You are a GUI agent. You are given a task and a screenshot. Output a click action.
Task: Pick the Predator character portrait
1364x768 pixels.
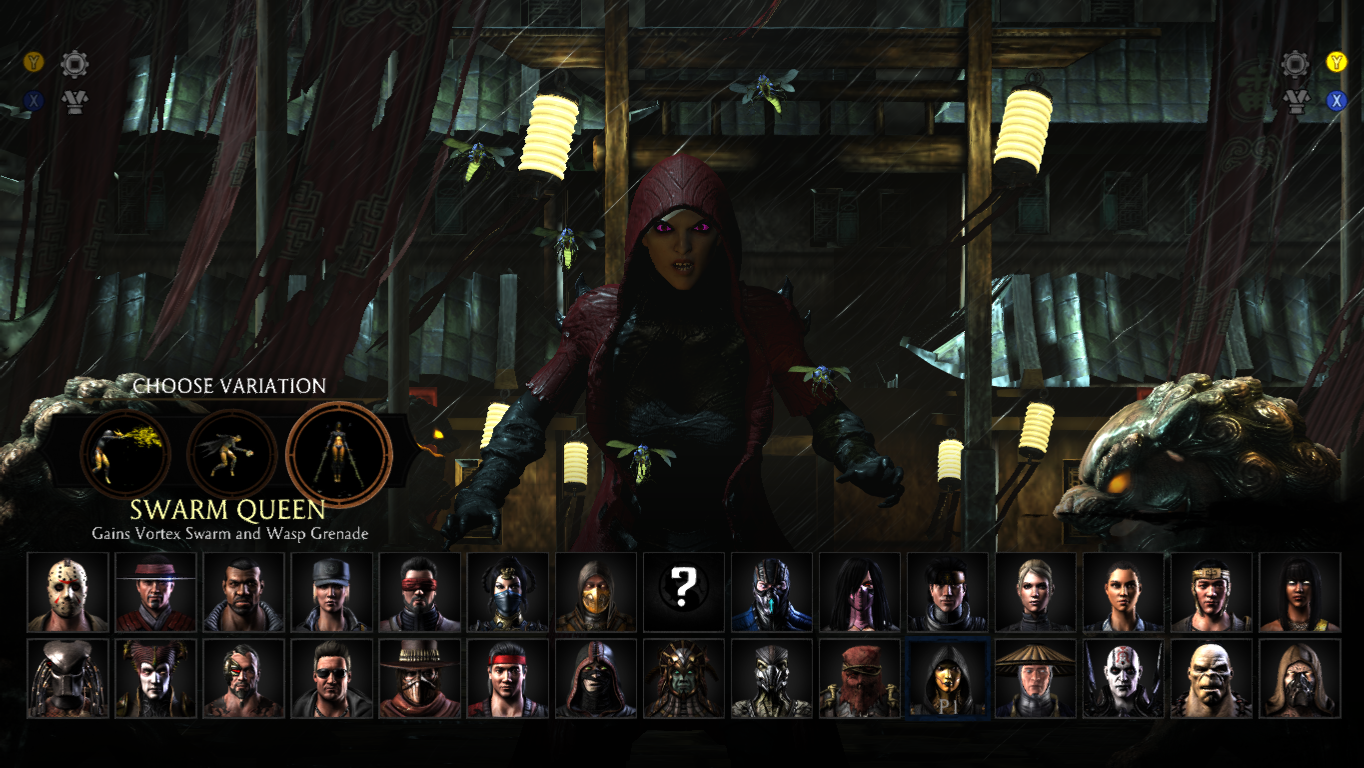pyautogui.click(x=68, y=679)
